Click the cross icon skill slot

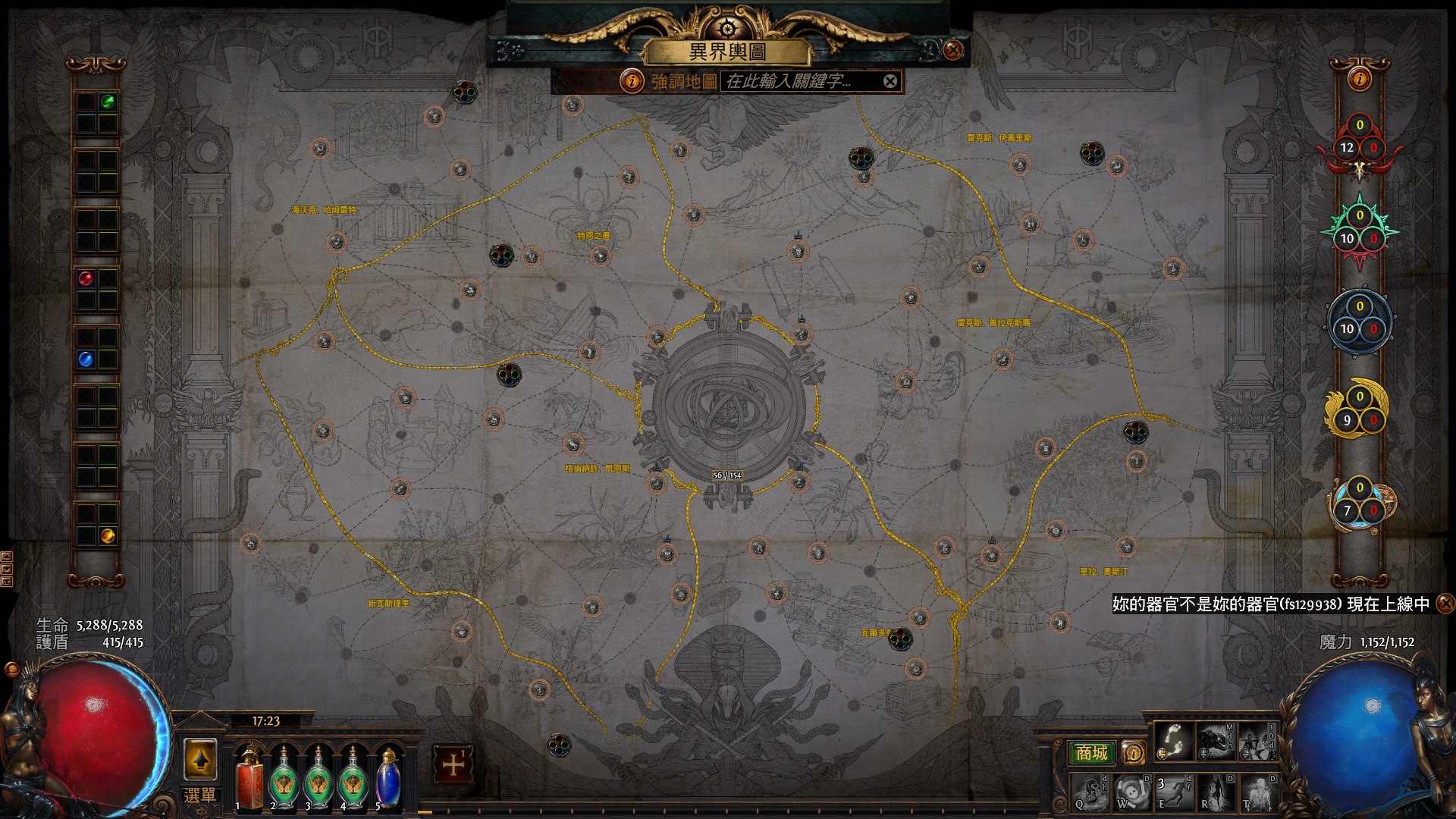[x=453, y=764]
